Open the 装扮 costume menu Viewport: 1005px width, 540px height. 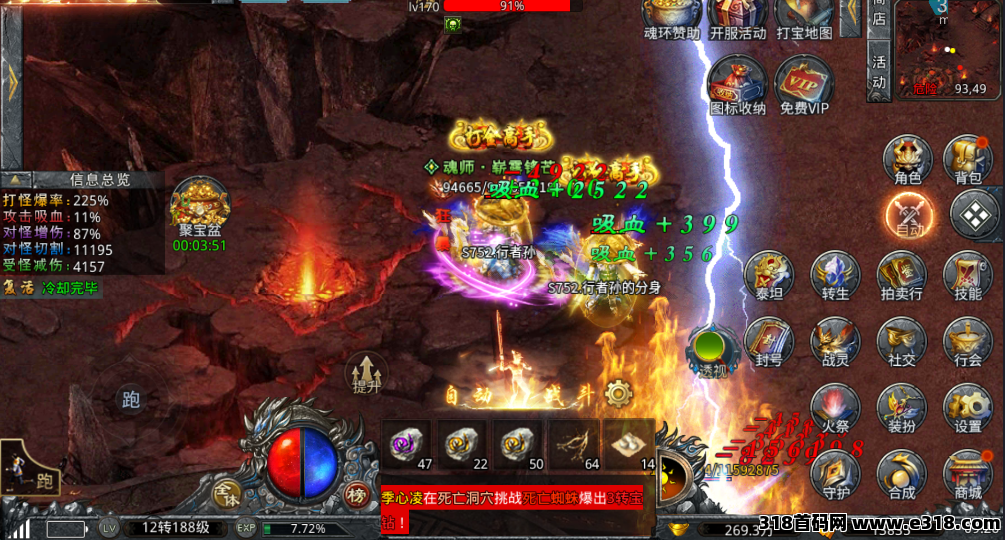[x=901, y=407]
